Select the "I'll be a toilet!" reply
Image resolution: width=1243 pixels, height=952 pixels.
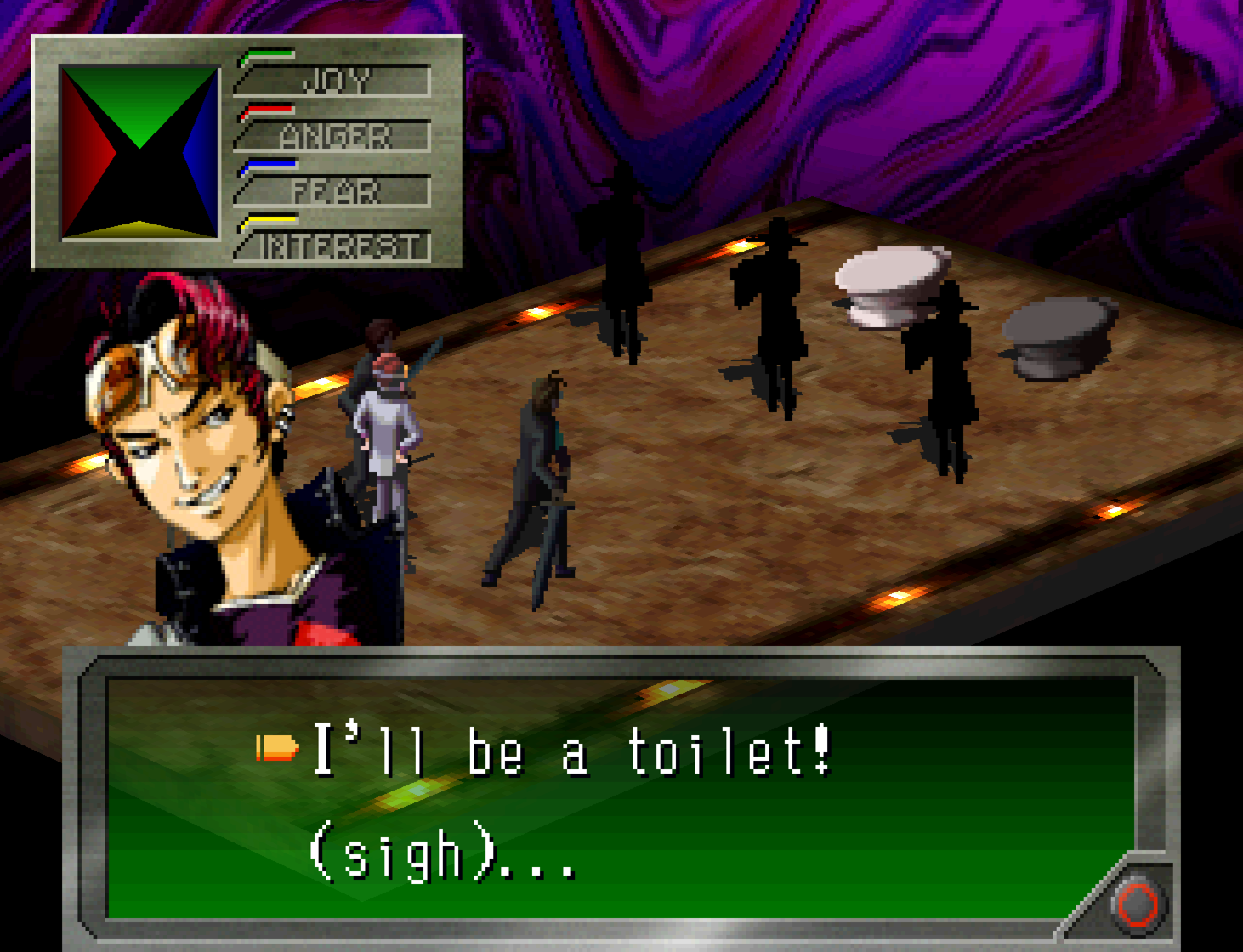pos(571,751)
